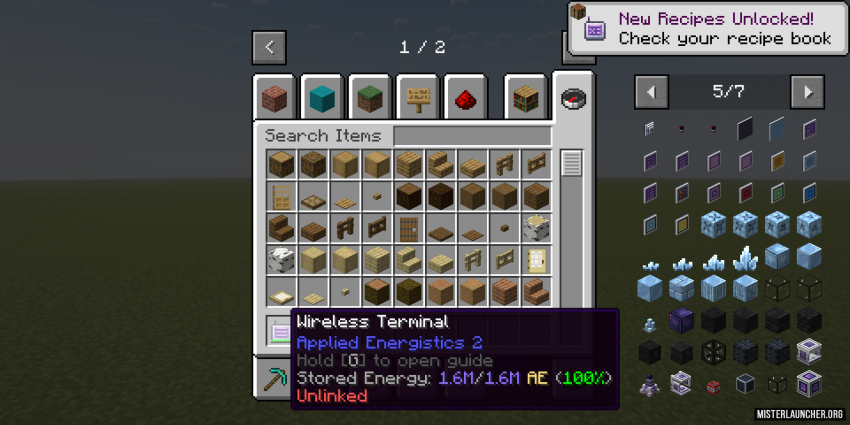Select the grass block creative tab

point(370,98)
